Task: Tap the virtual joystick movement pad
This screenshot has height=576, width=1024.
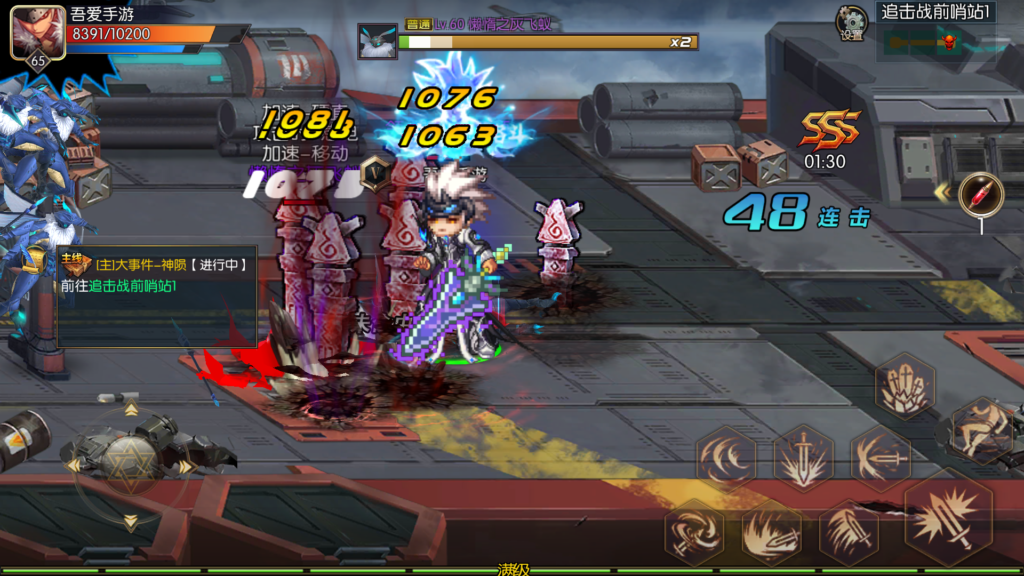Action: [131, 466]
